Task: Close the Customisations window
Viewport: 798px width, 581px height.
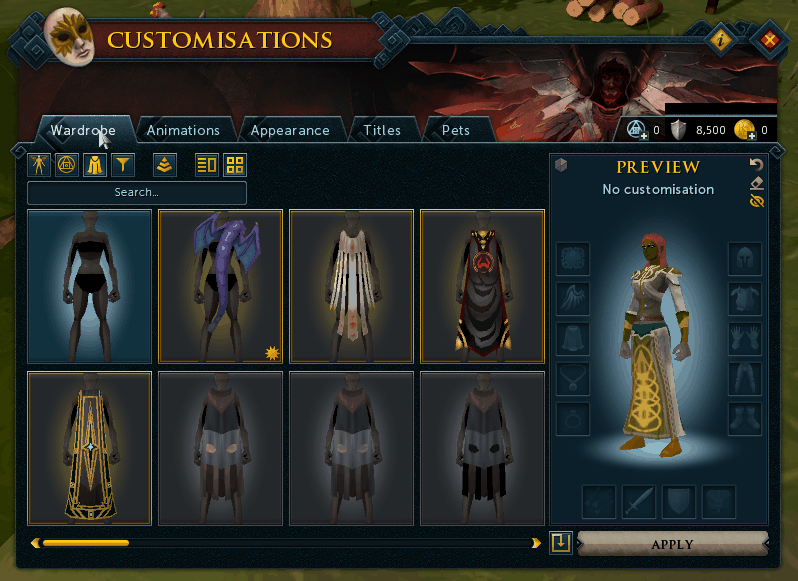Action: tap(769, 41)
